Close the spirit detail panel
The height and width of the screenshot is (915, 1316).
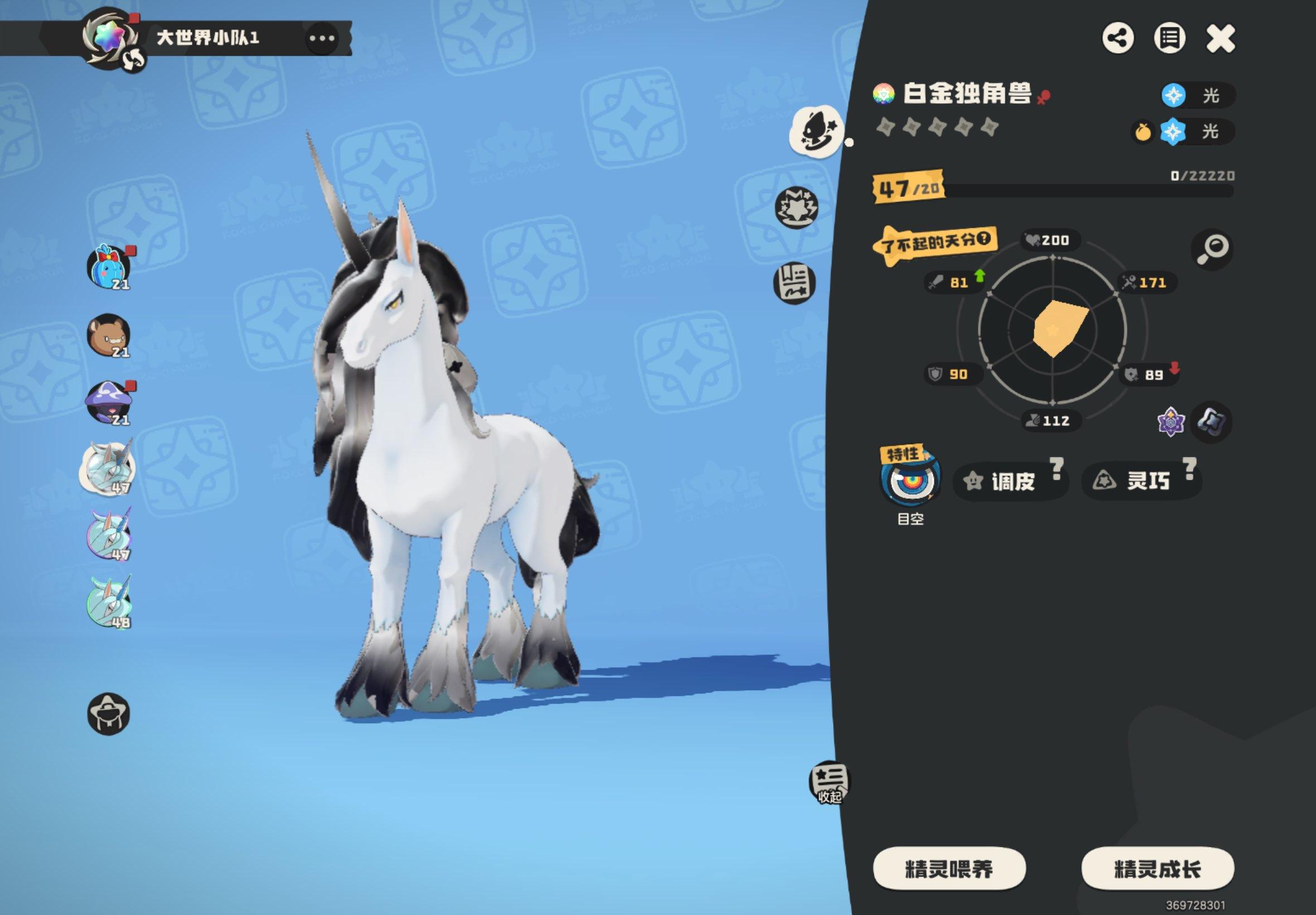tap(1220, 39)
